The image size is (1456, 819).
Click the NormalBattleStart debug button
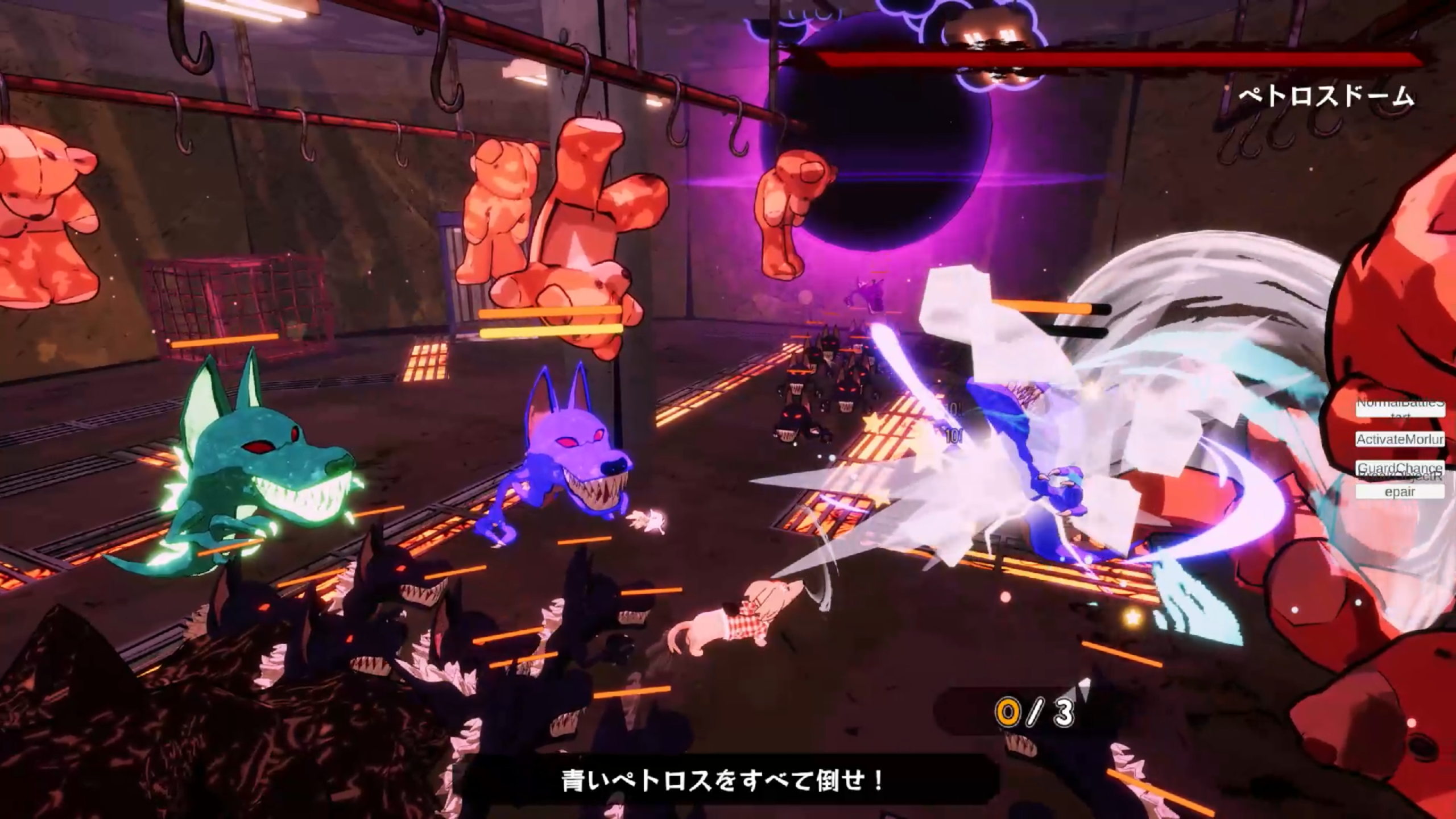point(1400,408)
